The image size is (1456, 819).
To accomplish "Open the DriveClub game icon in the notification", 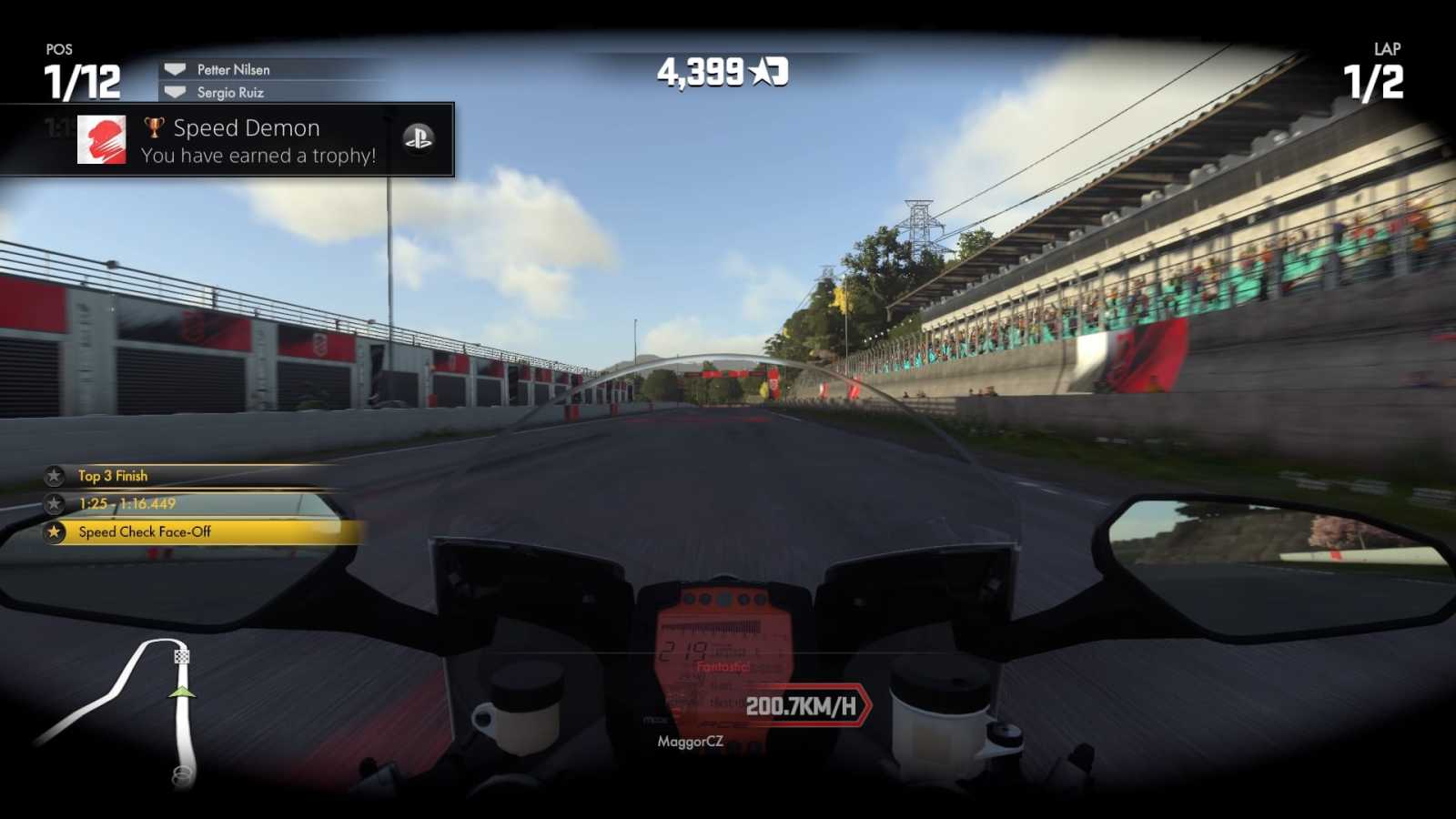I will tap(101, 141).
